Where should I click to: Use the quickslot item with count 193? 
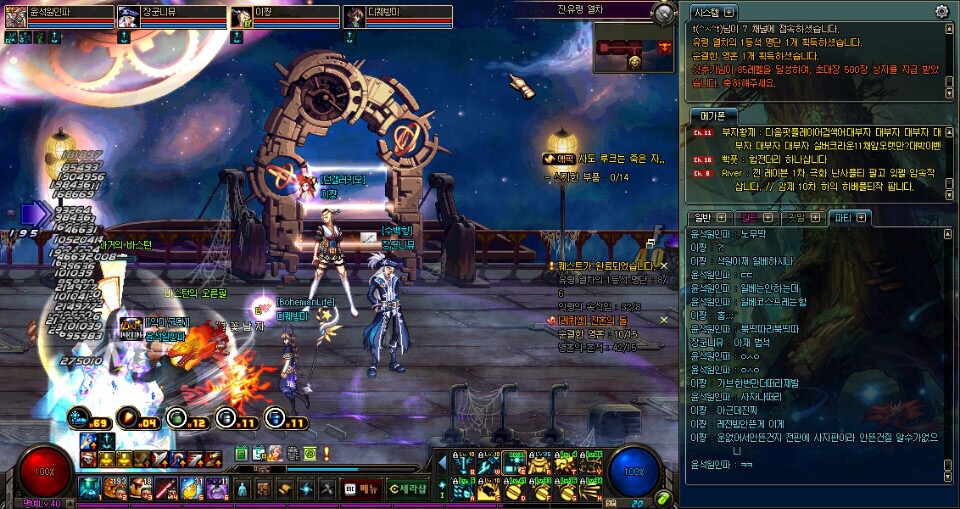coord(113,489)
